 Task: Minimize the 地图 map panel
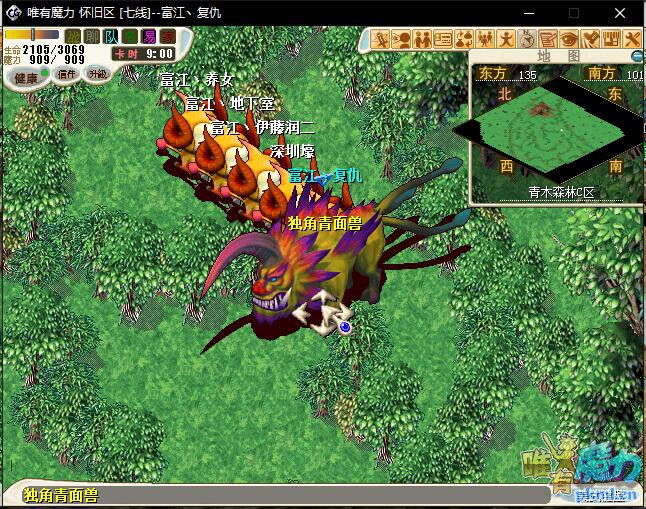coord(637,56)
